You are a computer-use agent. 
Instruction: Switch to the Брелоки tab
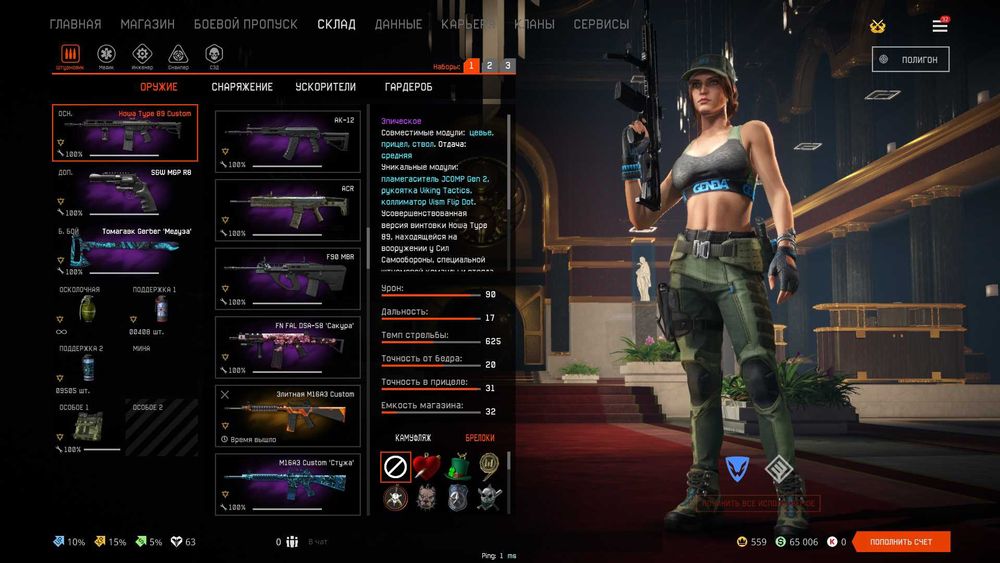(x=480, y=438)
